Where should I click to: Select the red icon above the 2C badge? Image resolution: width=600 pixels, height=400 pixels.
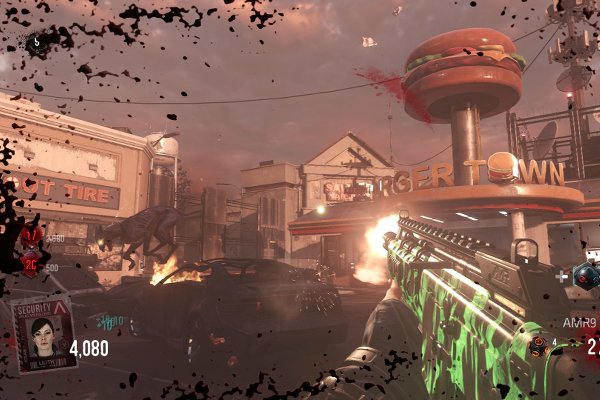coord(31,236)
